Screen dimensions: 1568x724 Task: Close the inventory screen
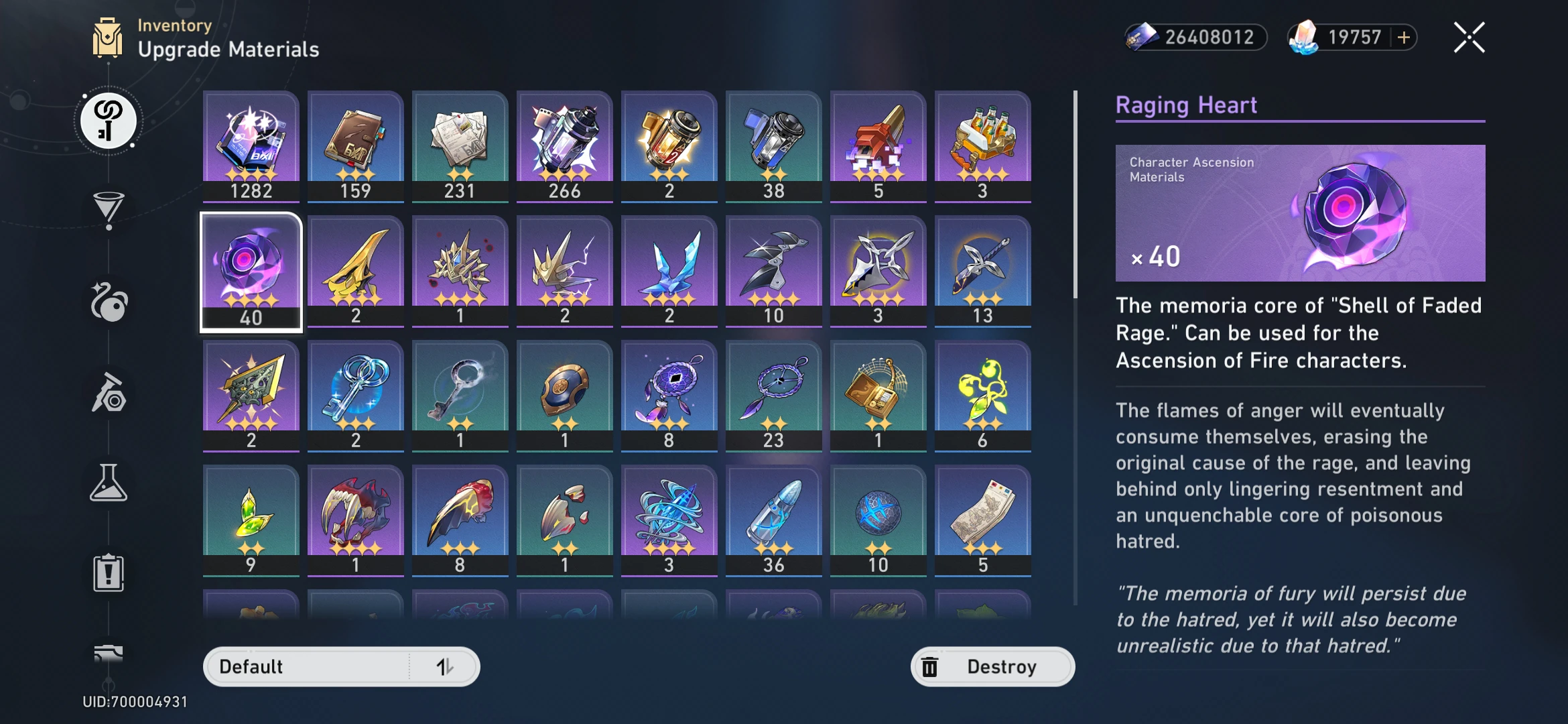[1469, 38]
